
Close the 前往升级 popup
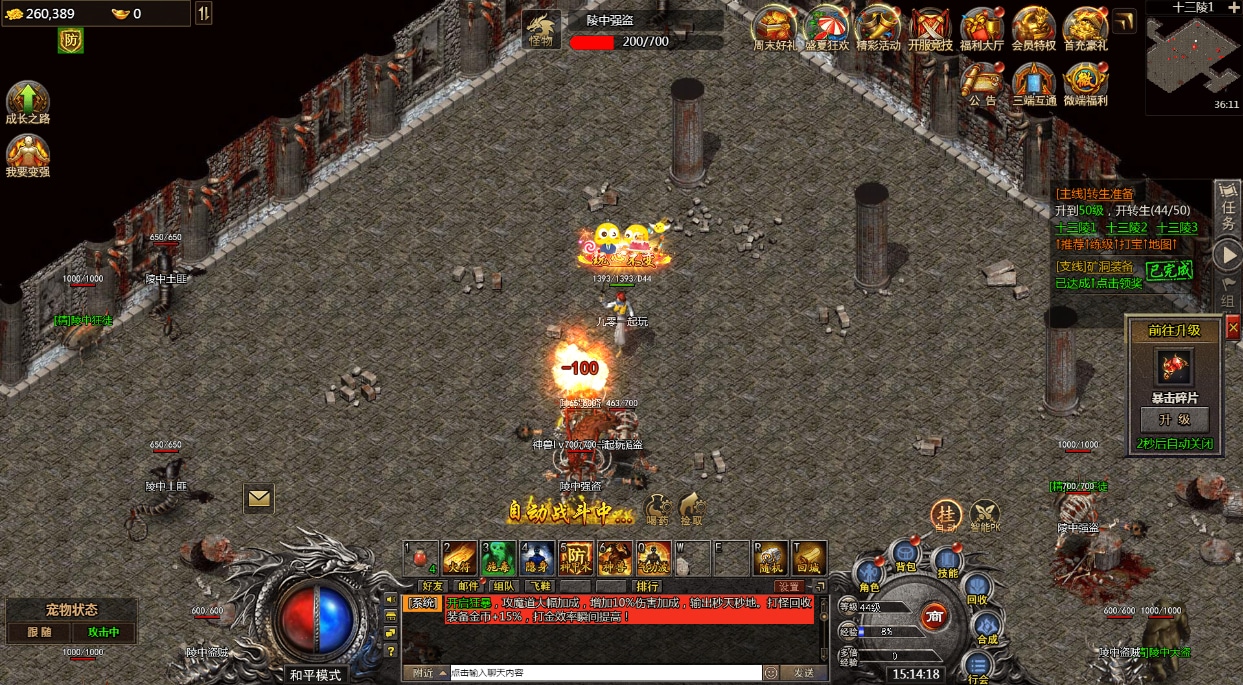(x=1232, y=327)
